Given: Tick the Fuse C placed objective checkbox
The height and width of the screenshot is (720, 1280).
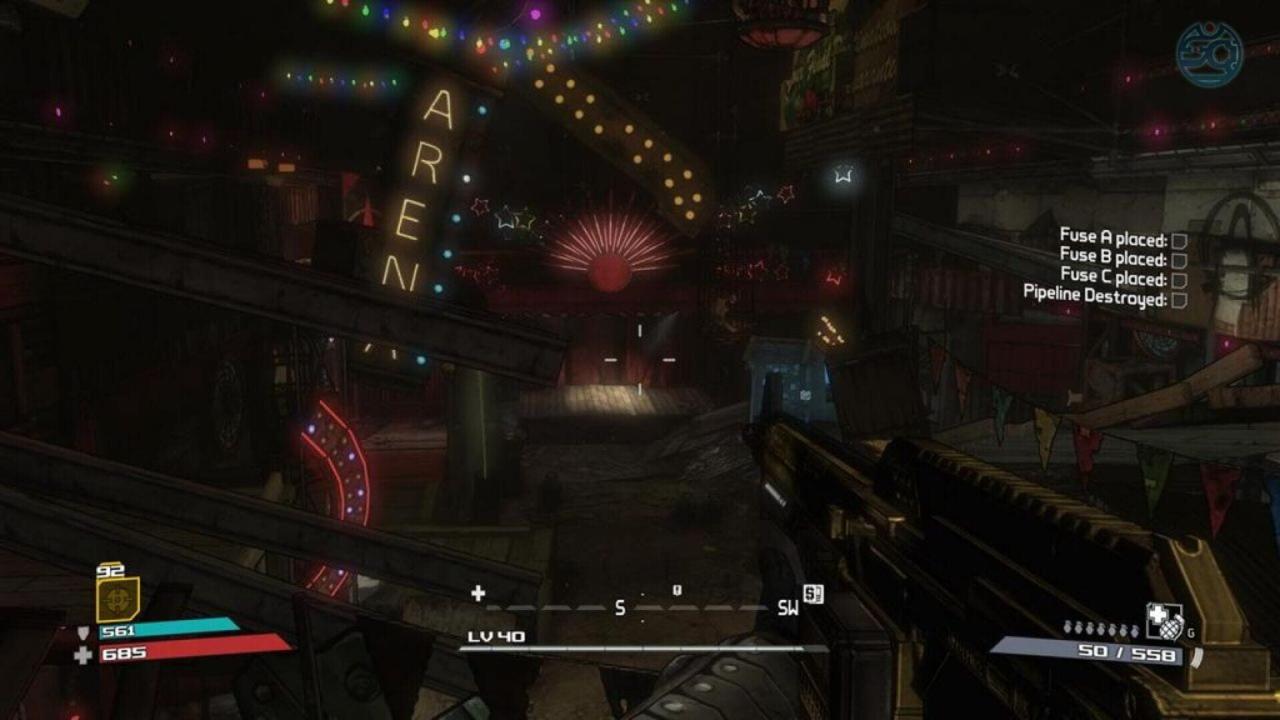Looking at the screenshot, I should [1179, 280].
